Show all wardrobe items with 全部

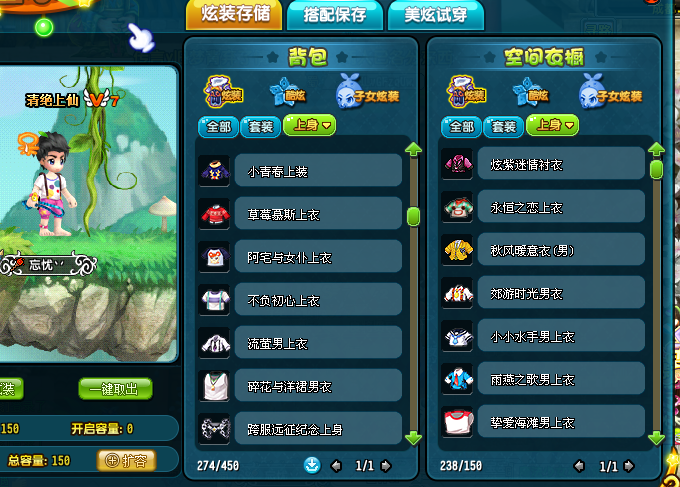461,126
